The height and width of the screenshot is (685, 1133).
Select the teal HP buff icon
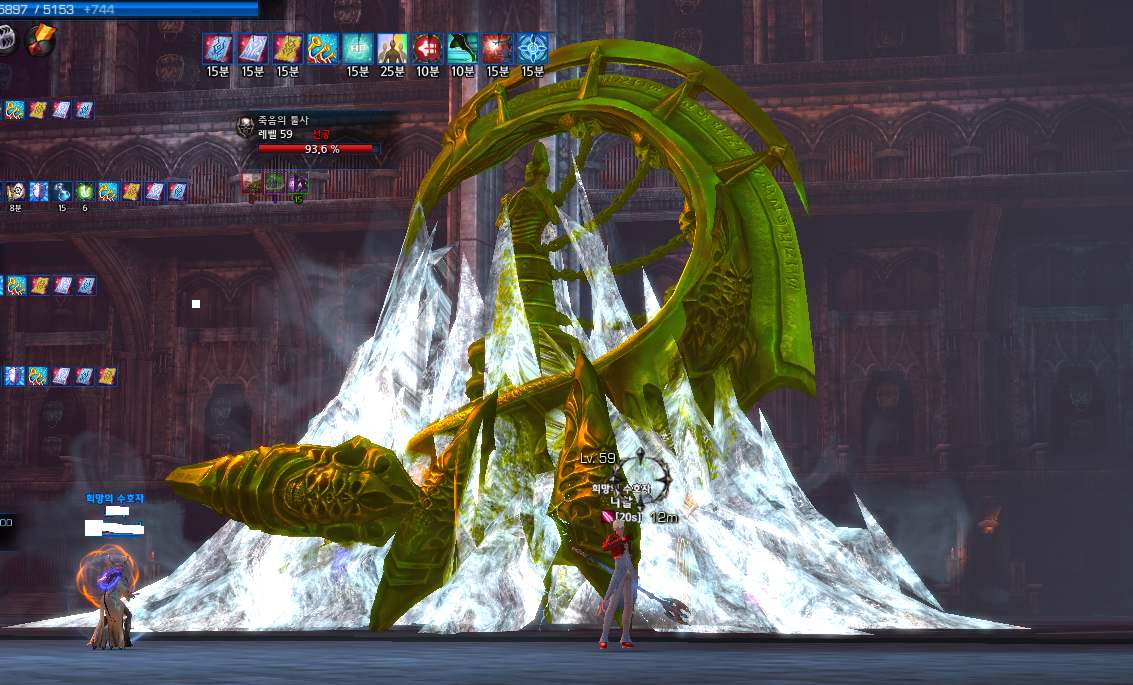click(358, 48)
